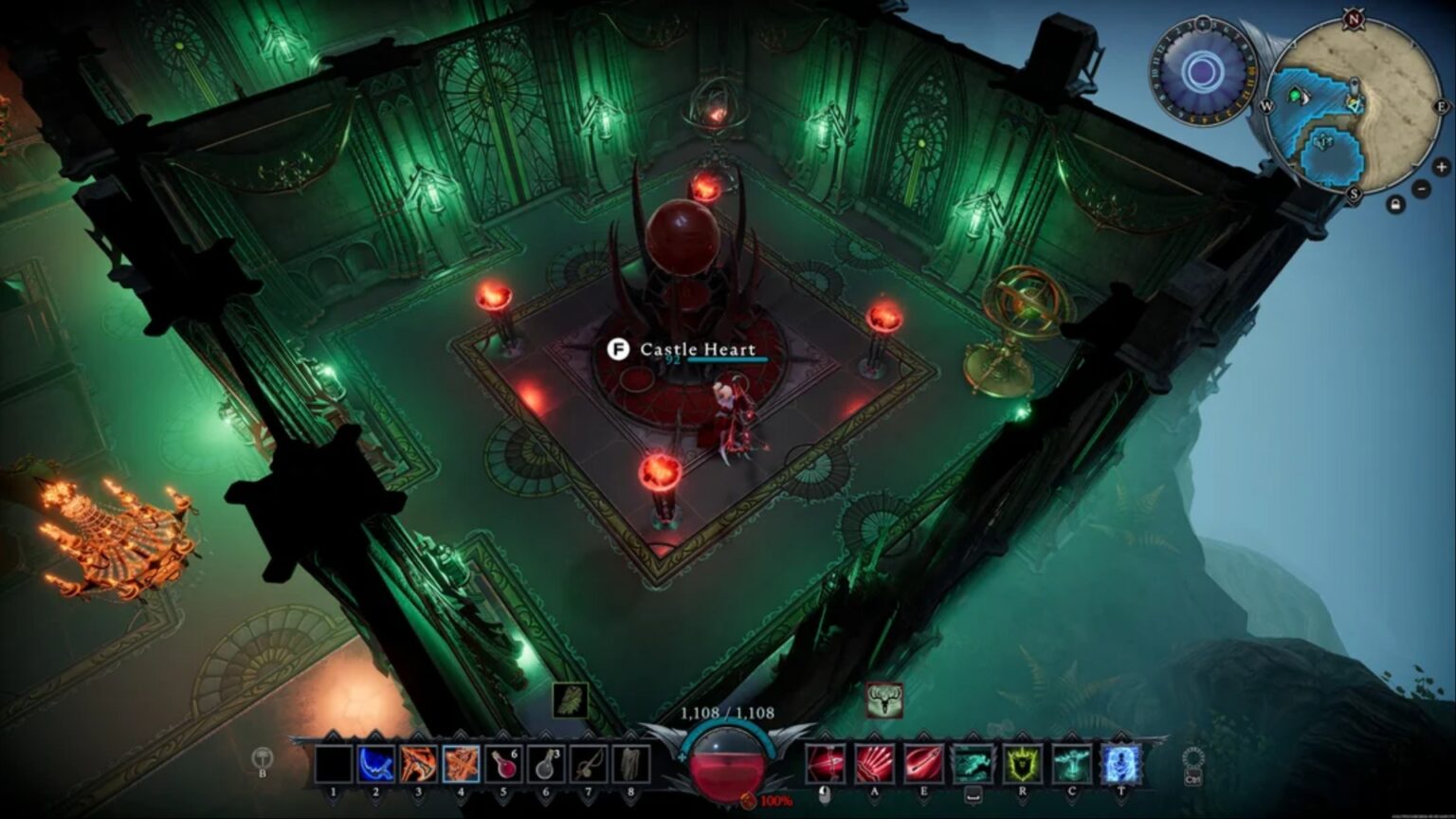This screenshot has width=1456, height=819.
Task: Activate the red claw ability bound to A
Action: click(x=875, y=763)
